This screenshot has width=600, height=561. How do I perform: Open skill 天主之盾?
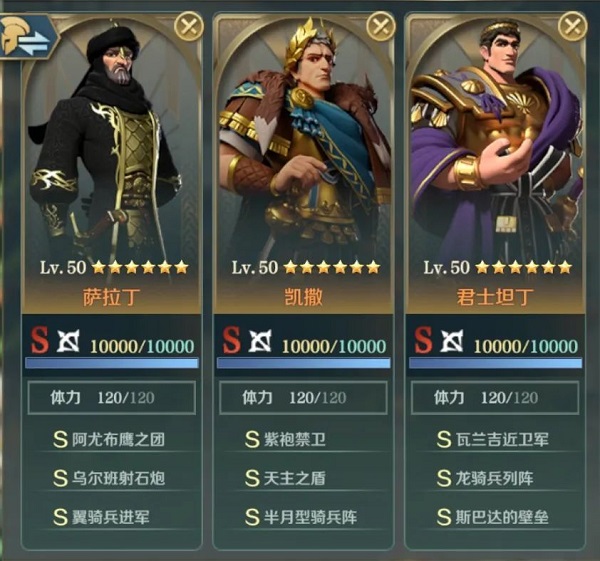(302, 478)
